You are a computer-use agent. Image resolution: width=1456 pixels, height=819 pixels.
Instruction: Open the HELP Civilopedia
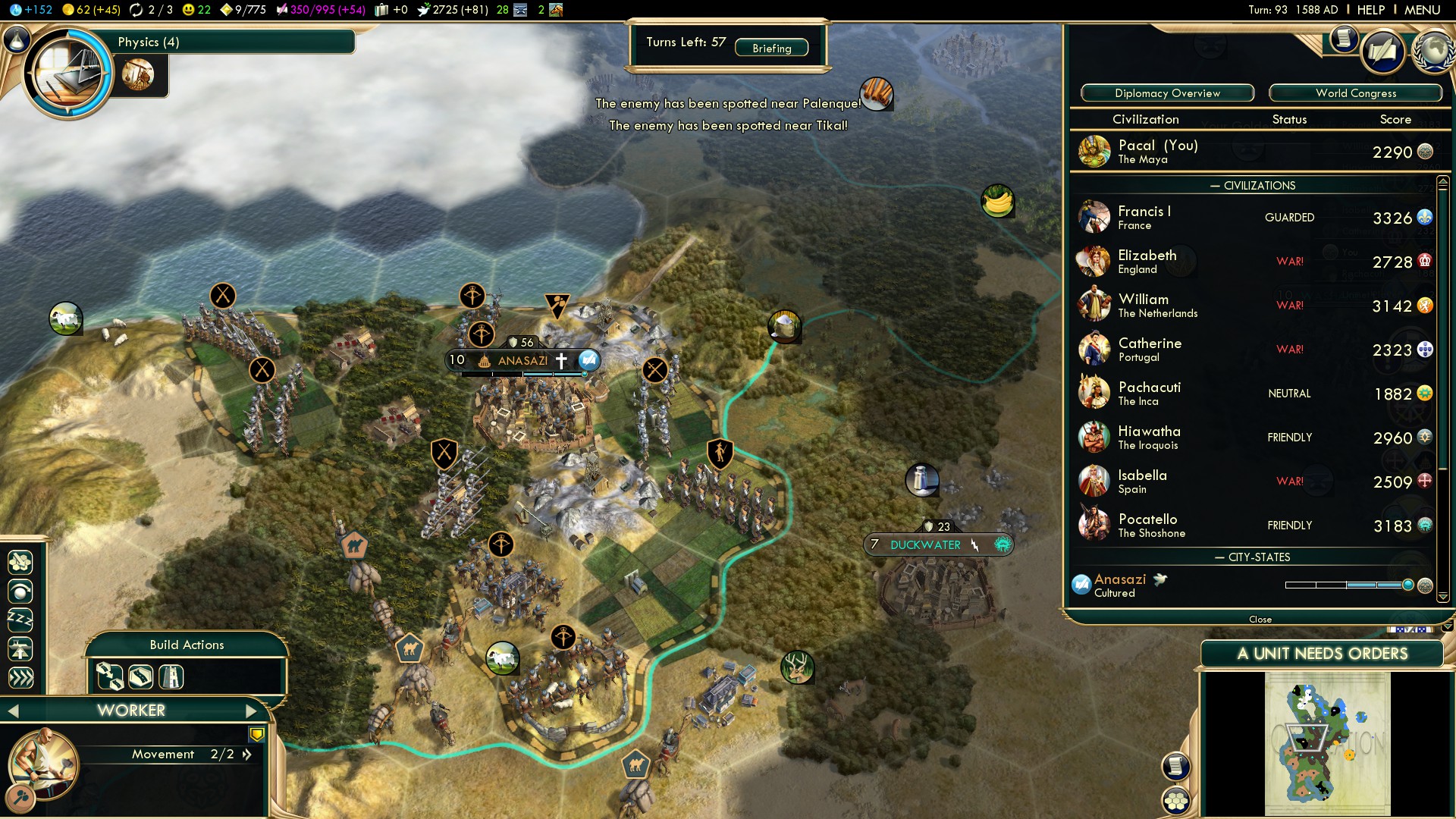click(1370, 10)
